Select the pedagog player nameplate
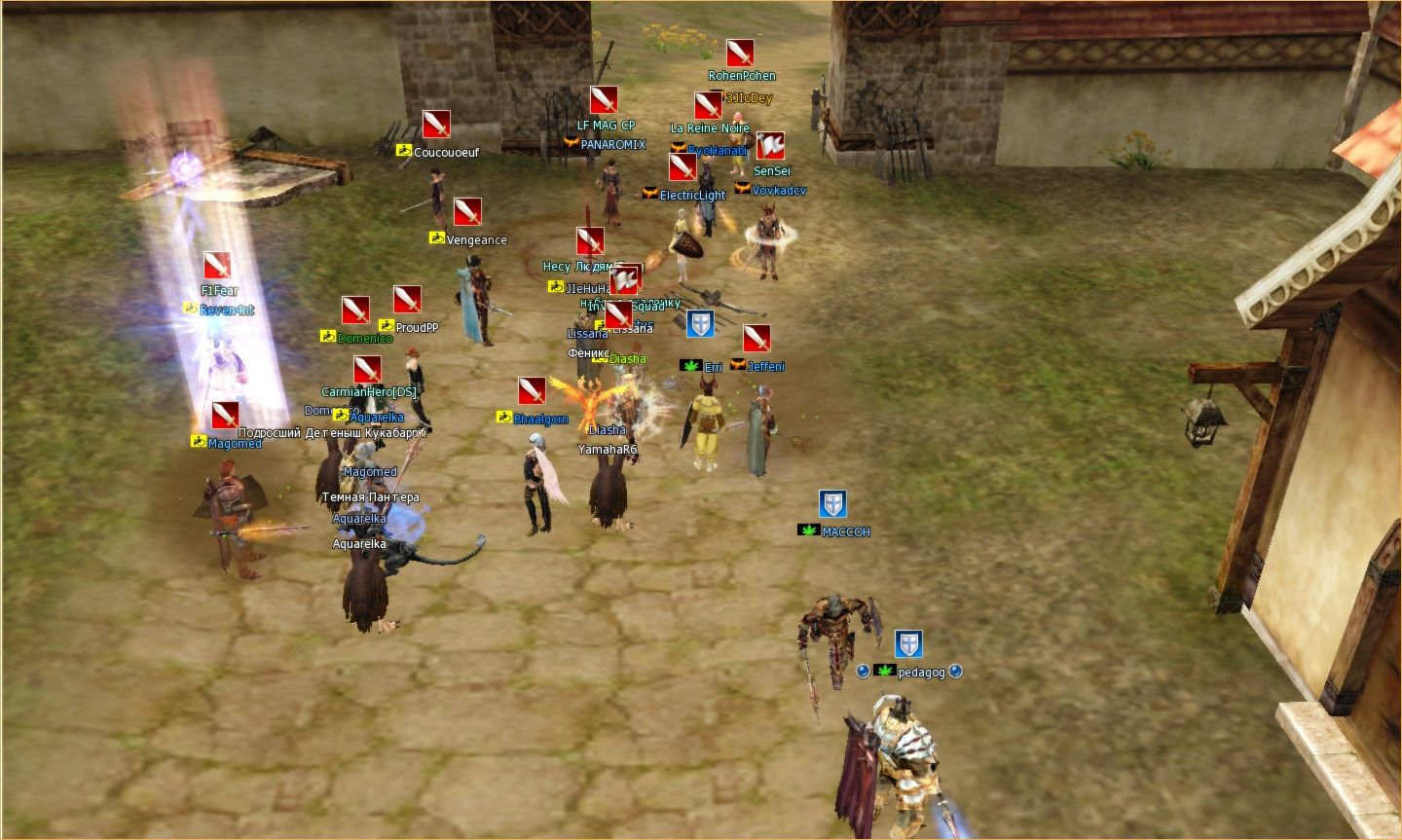The image size is (1402, 840). tap(920, 673)
